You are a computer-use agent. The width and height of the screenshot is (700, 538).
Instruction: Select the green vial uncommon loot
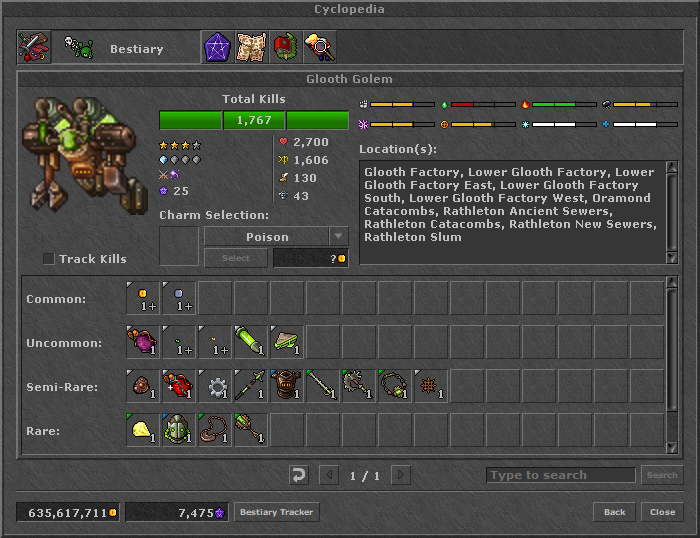(x=251, y=342)
